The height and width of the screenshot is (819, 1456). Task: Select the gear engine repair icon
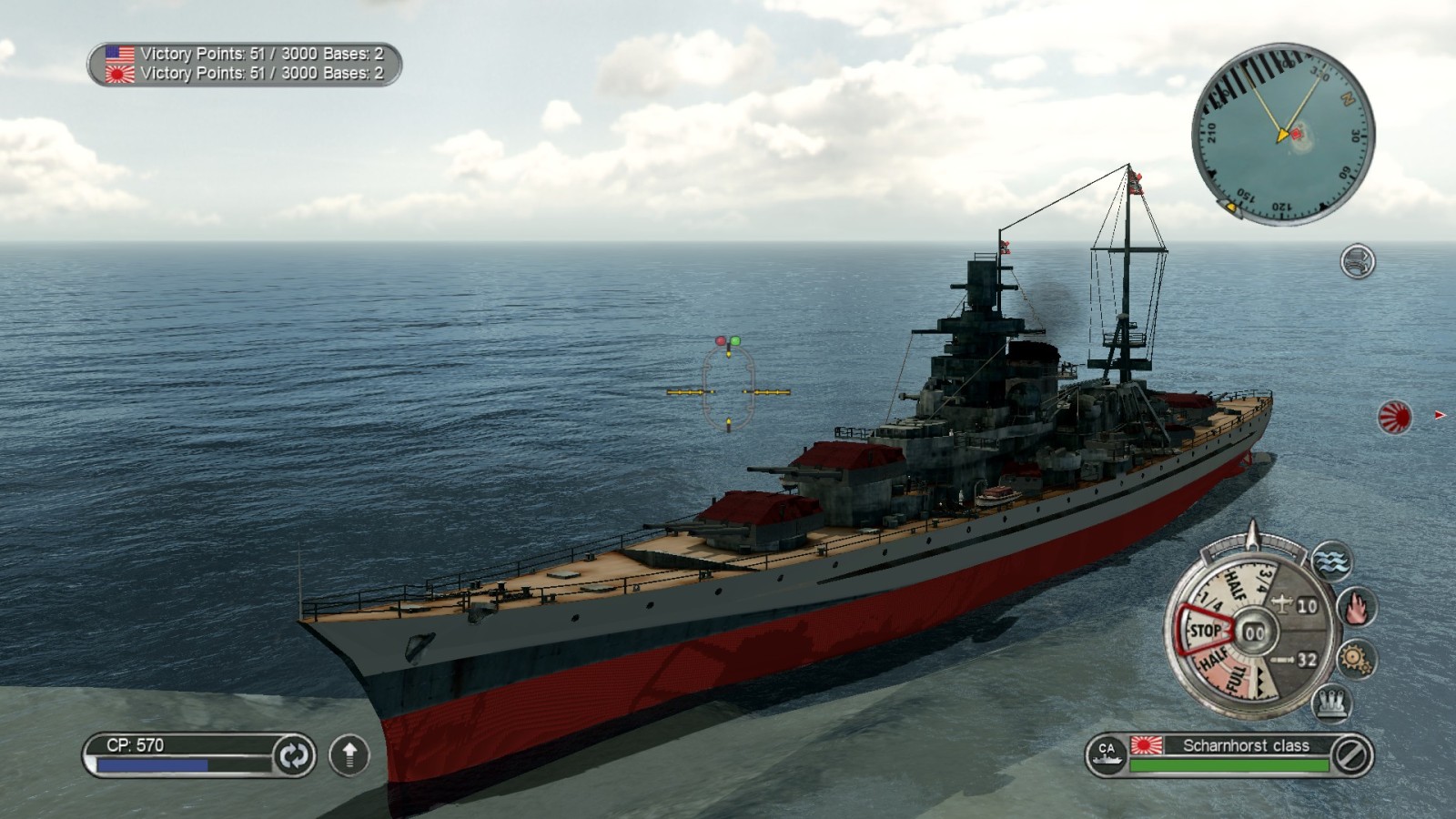[x=1356, y=658]
